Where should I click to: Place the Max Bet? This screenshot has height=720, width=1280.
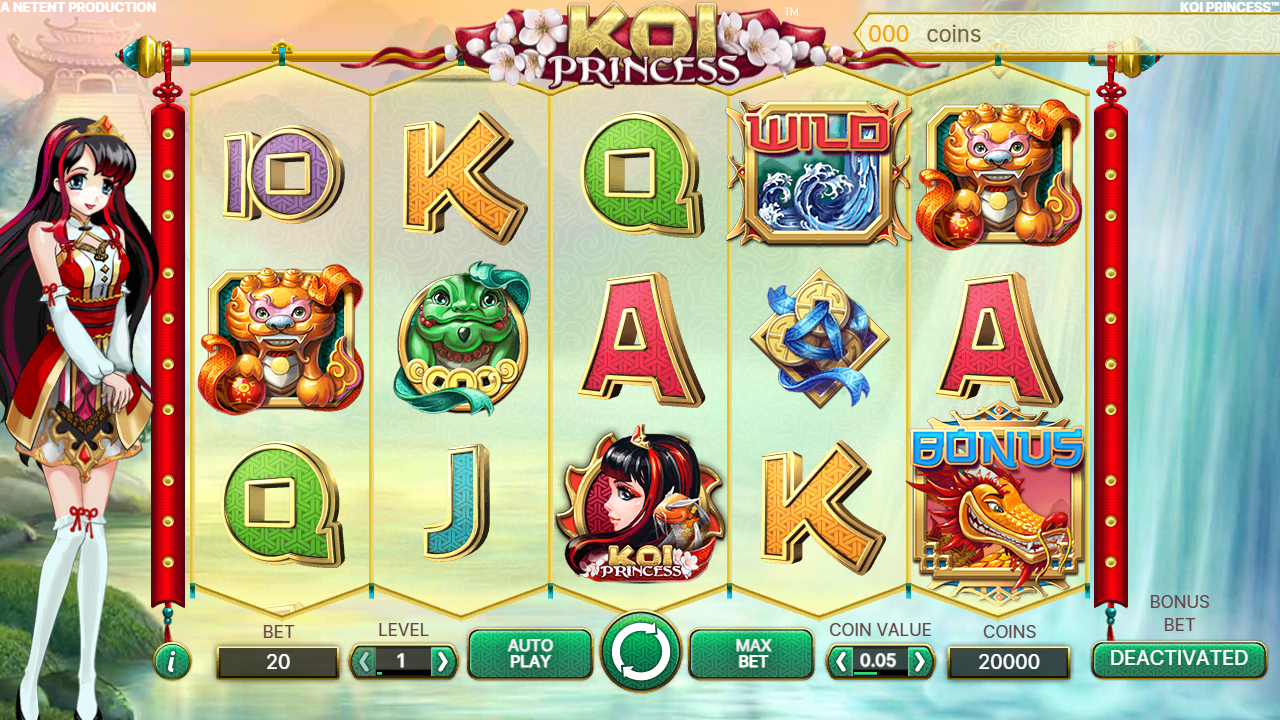(752, 654)
